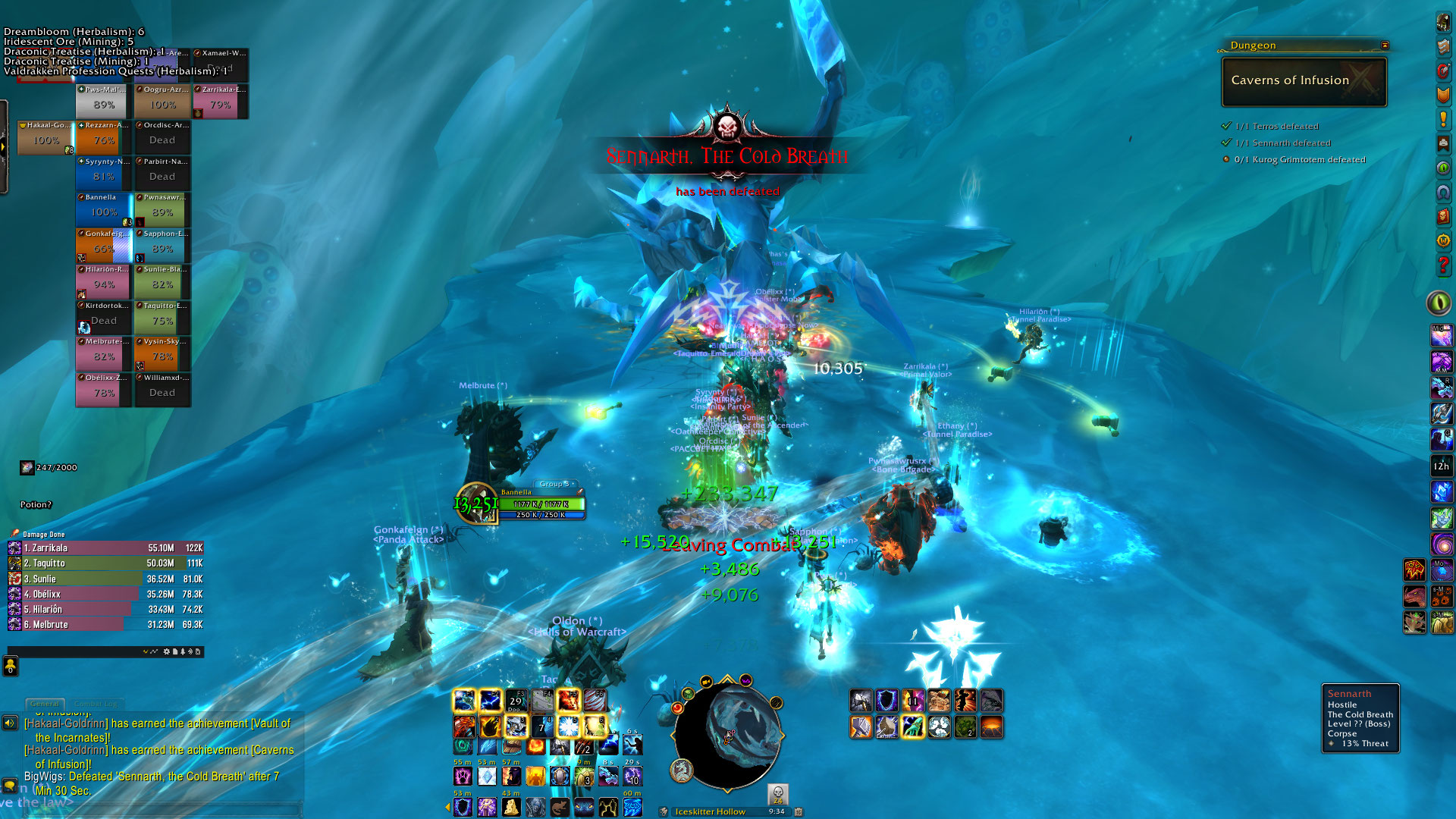
Task: Select Williamxd's dead raid frame
Action: click(x=162, y=389)
